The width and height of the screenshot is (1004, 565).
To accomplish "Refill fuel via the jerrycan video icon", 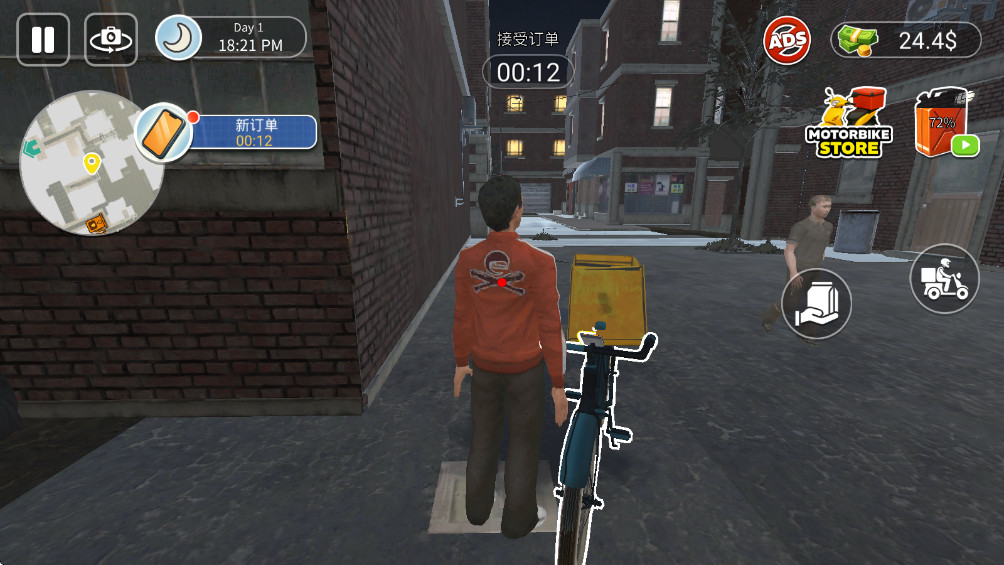I will (x=945, y=124).
